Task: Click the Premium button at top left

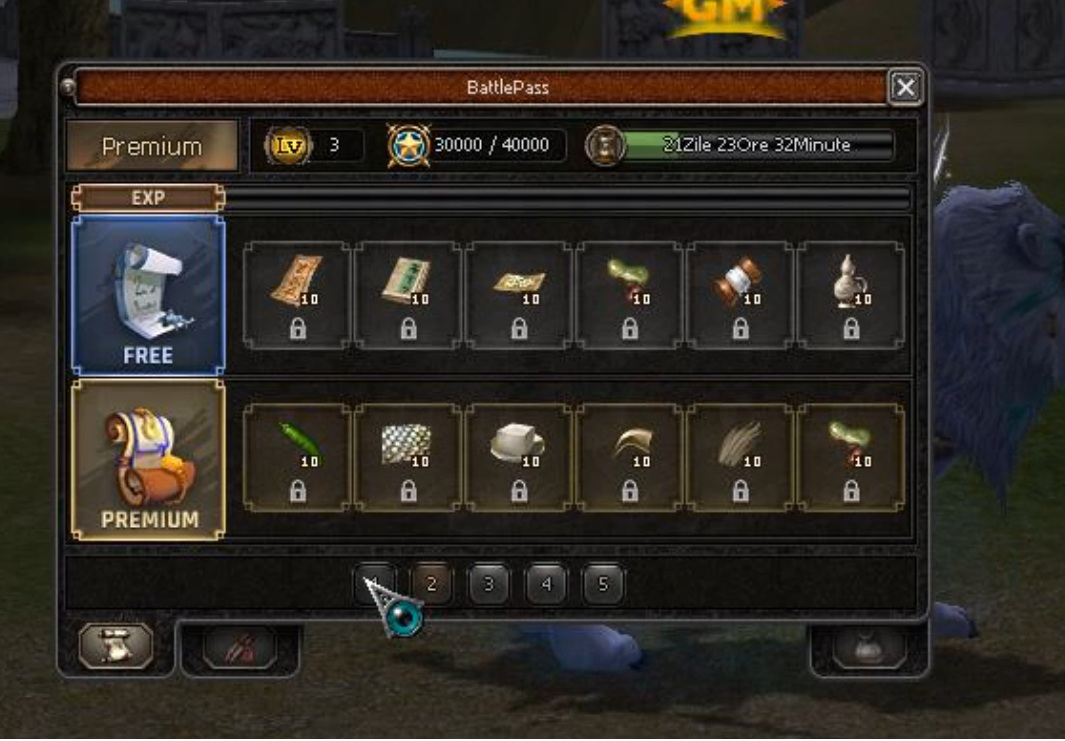Action: (152, 146)
